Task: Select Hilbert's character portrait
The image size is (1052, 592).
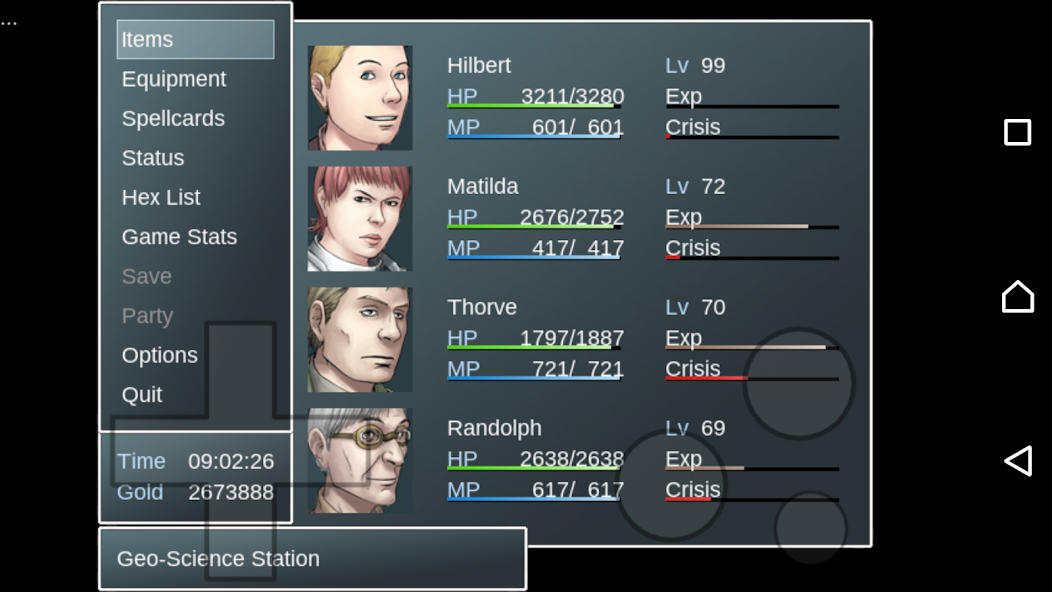Action: tap(360, 98)
